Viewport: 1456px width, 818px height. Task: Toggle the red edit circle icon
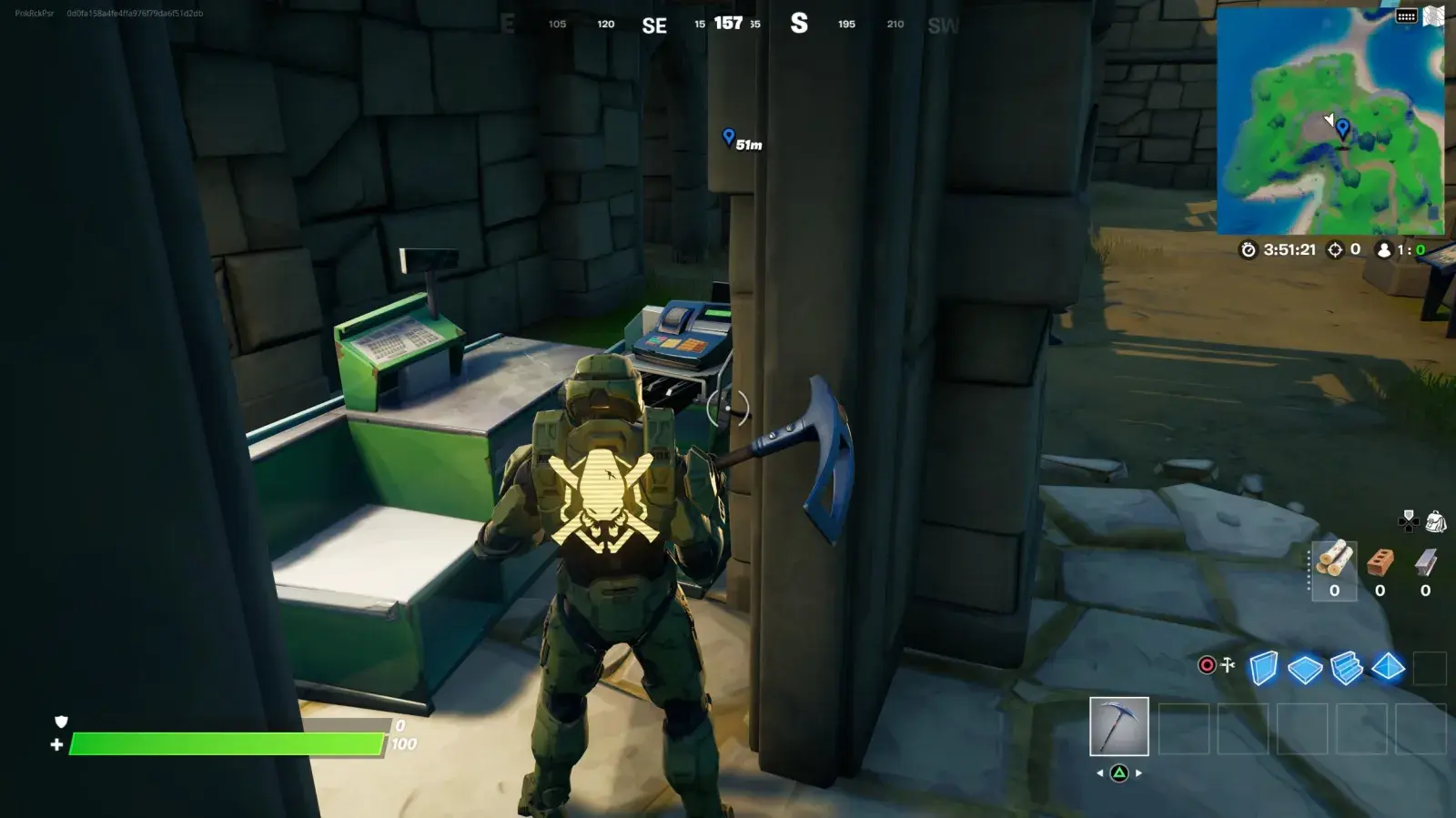1206,665
